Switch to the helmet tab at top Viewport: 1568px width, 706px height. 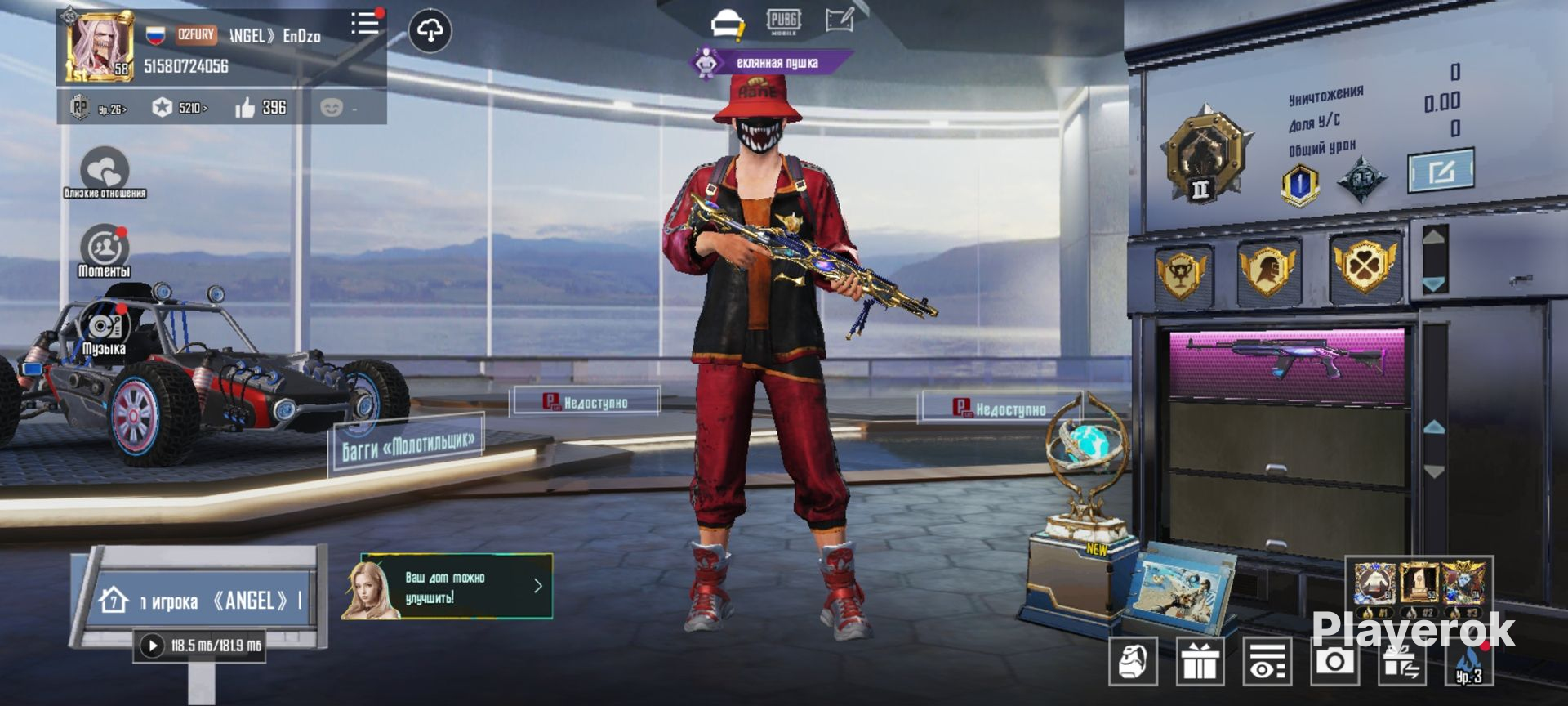coord(727,25)
